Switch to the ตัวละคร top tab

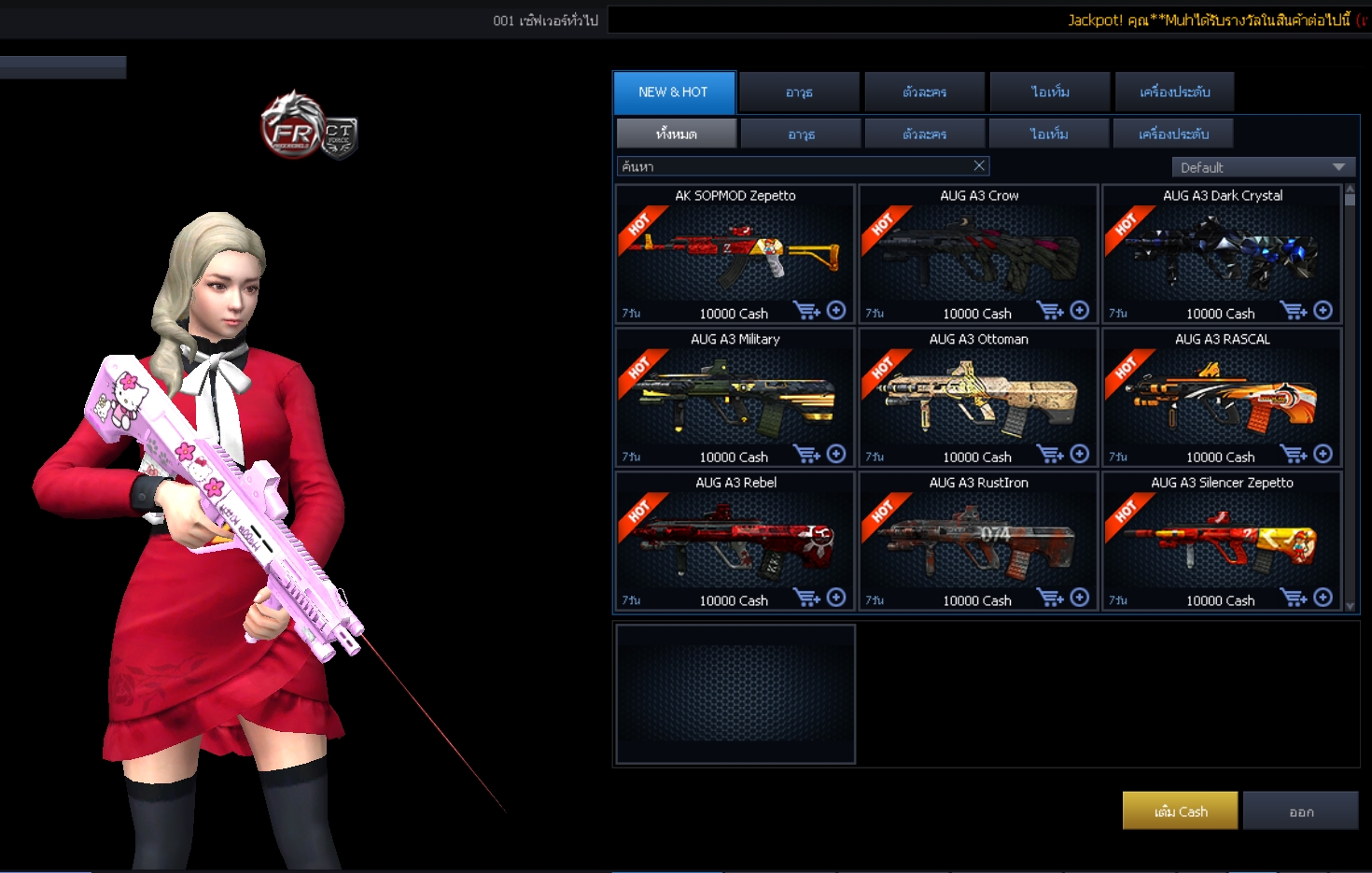[924, 92]
